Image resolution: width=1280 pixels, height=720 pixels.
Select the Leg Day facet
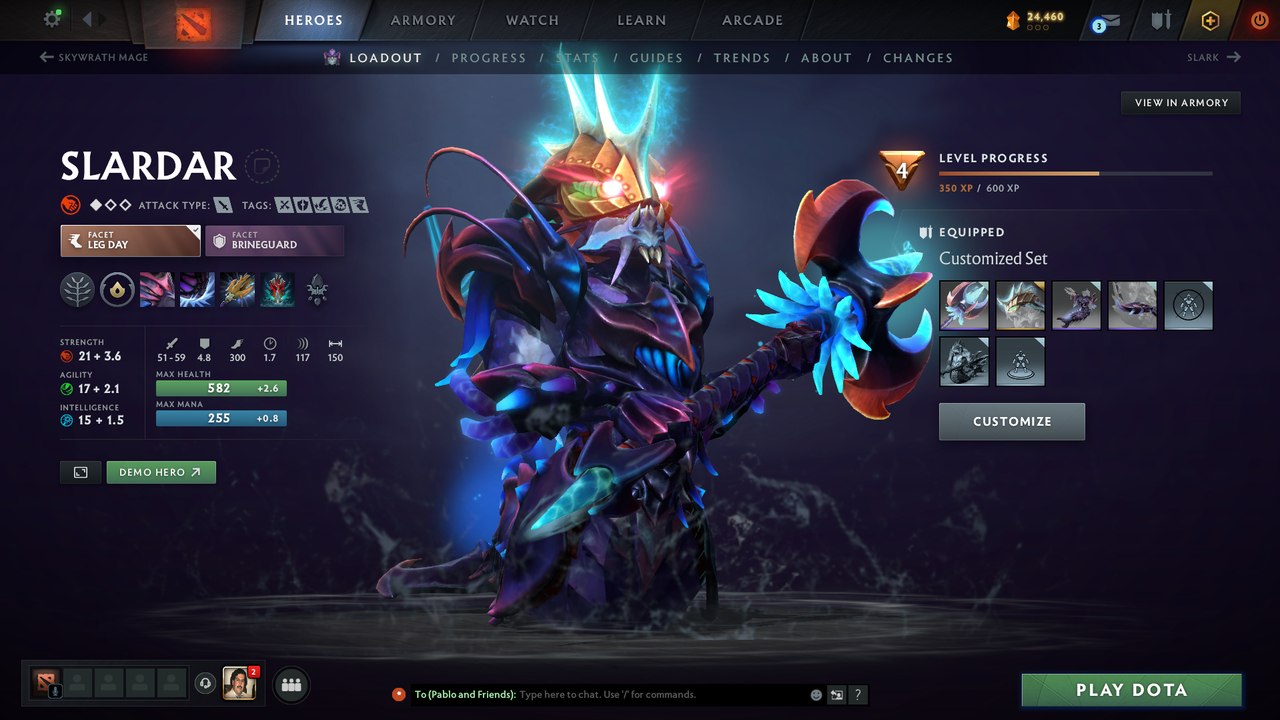tap(130, 241)
